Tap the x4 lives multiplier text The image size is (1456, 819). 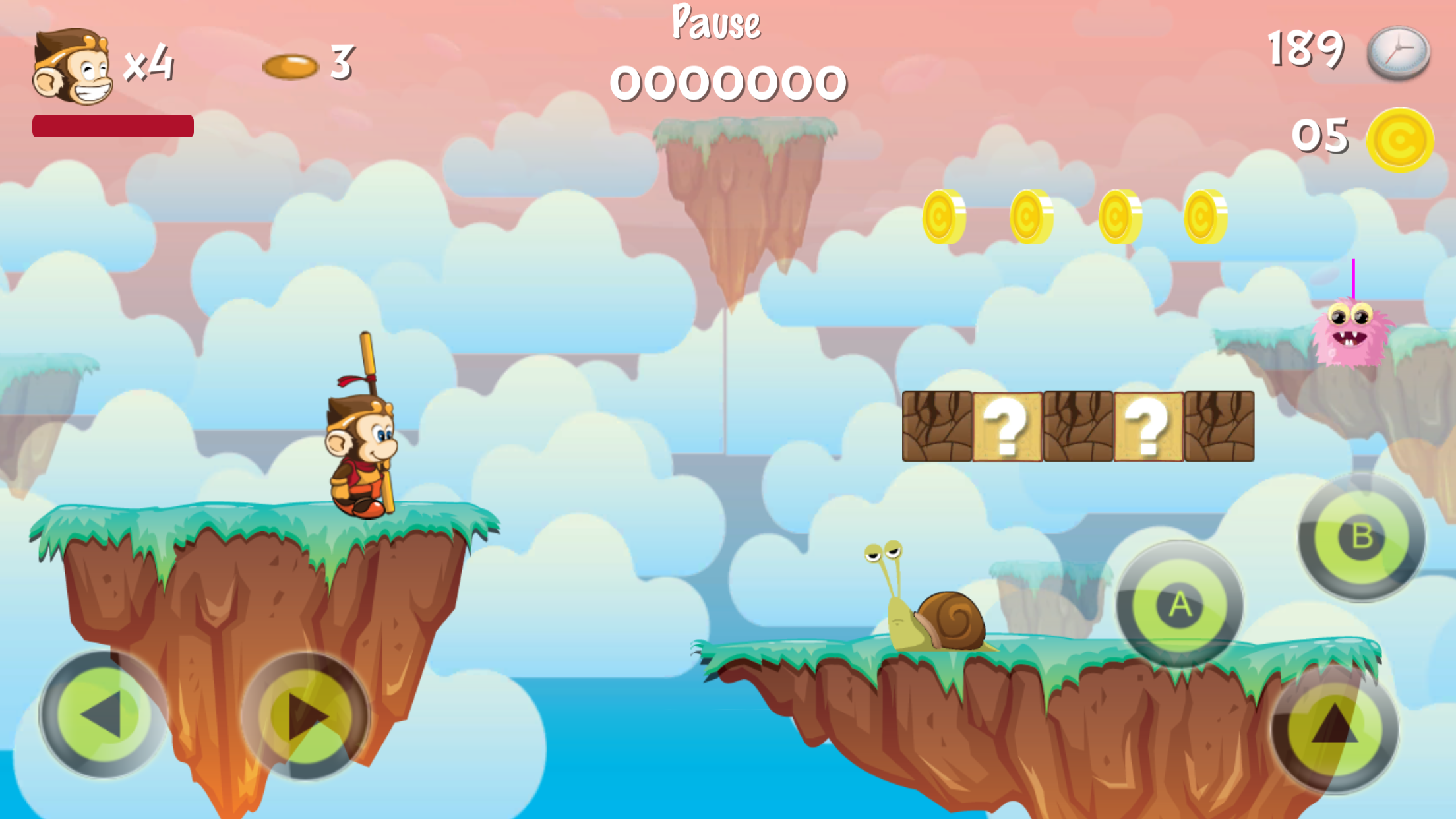149,66
